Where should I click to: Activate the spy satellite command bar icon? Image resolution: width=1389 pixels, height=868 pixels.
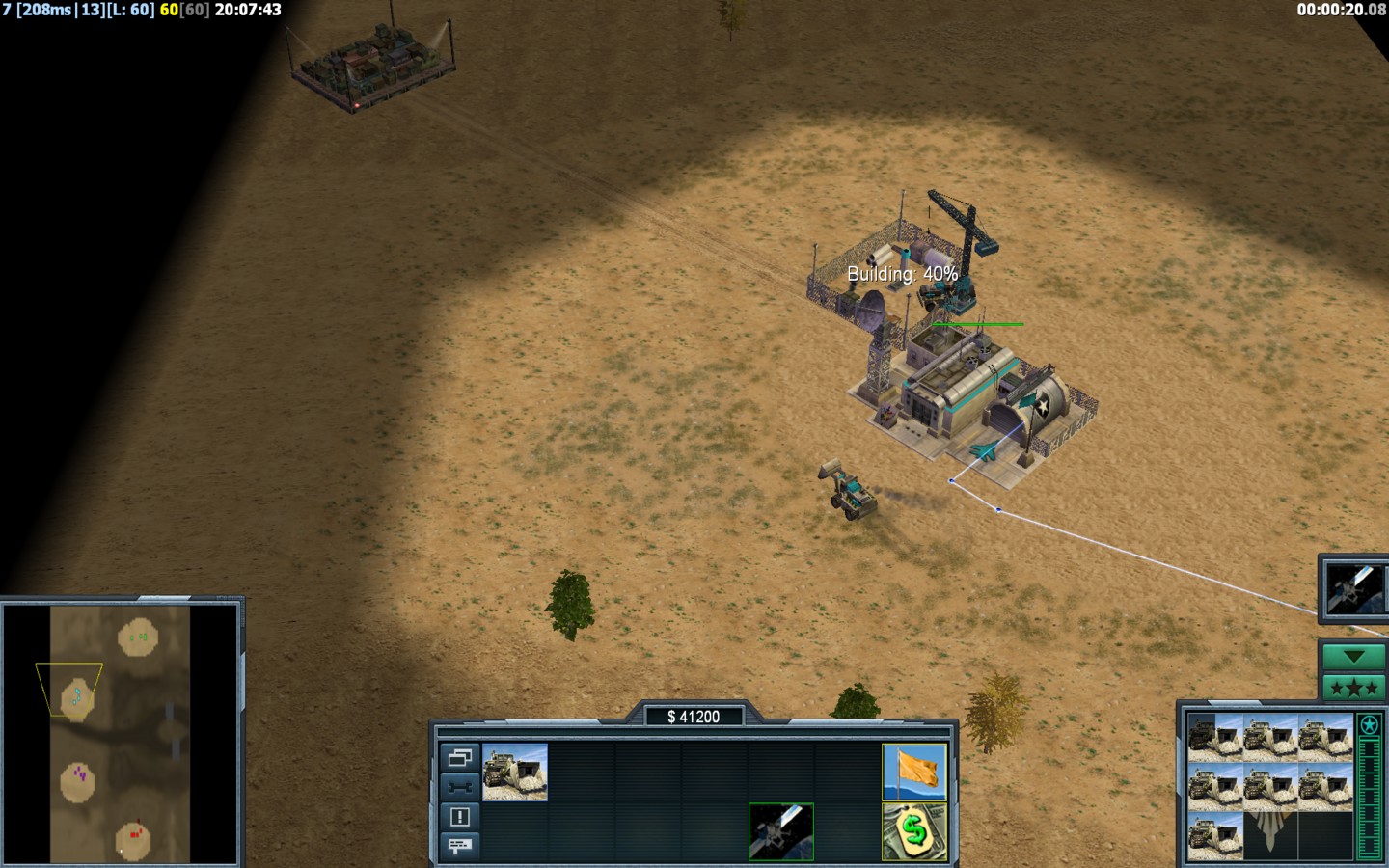point(781,831)
